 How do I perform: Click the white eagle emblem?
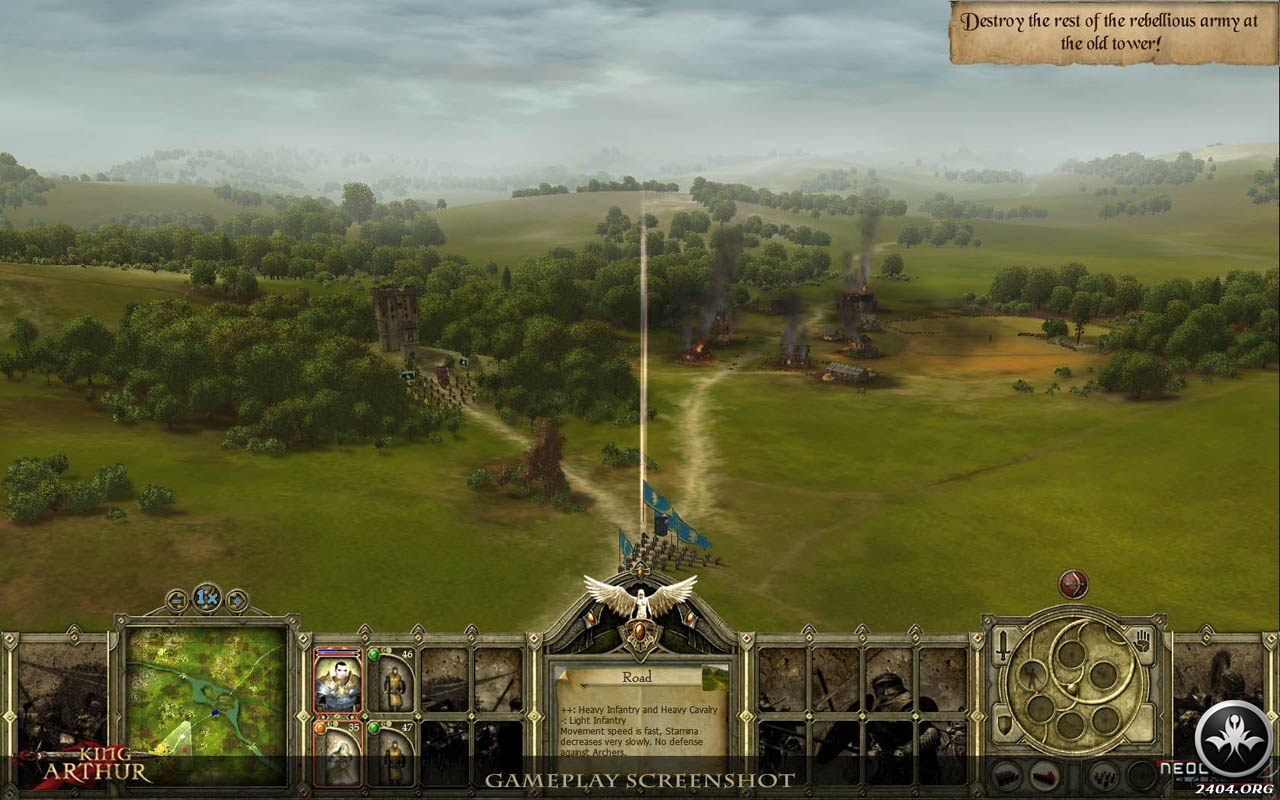click(640, 598)
